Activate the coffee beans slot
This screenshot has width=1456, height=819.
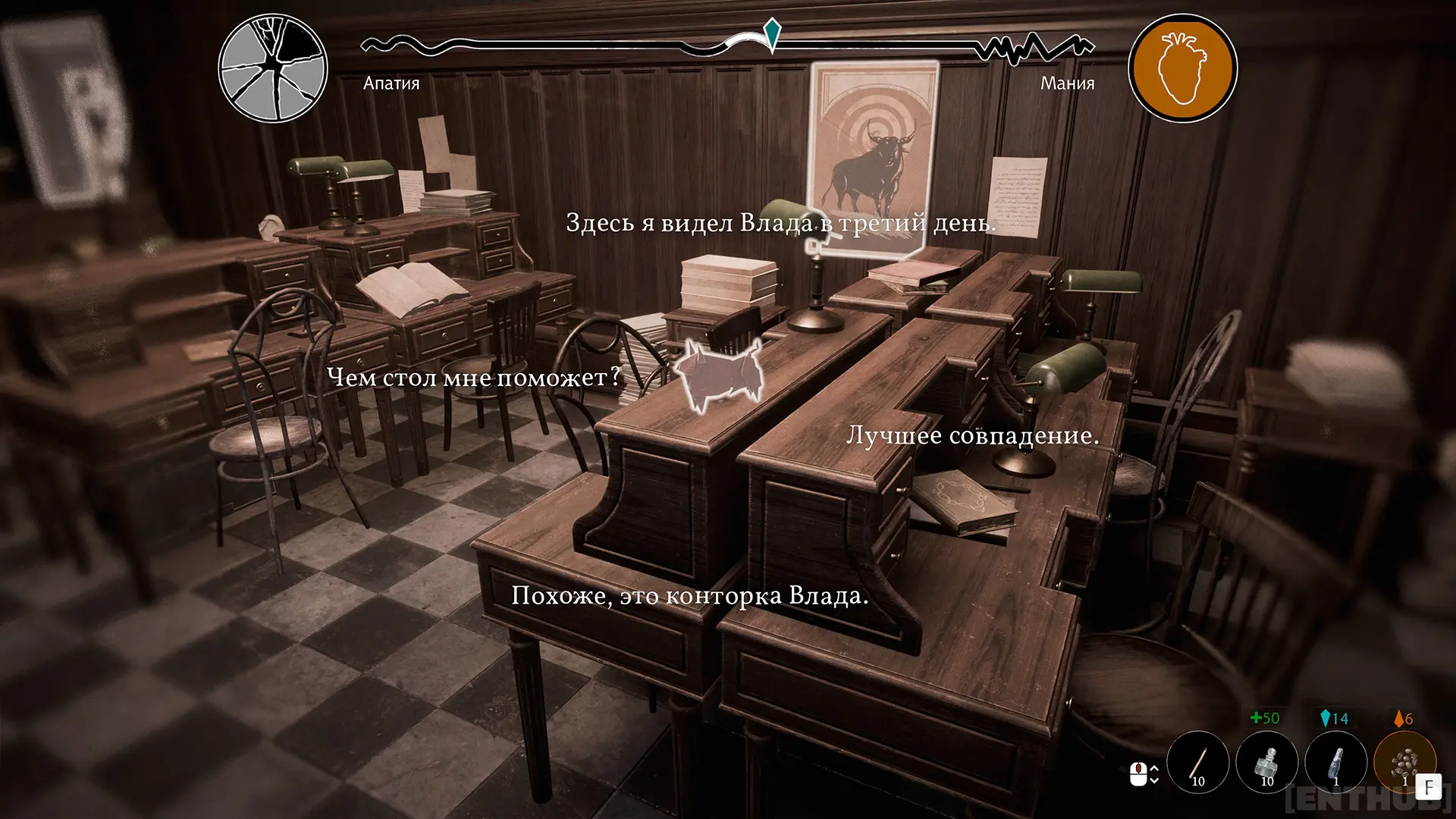click(1404, 762)
